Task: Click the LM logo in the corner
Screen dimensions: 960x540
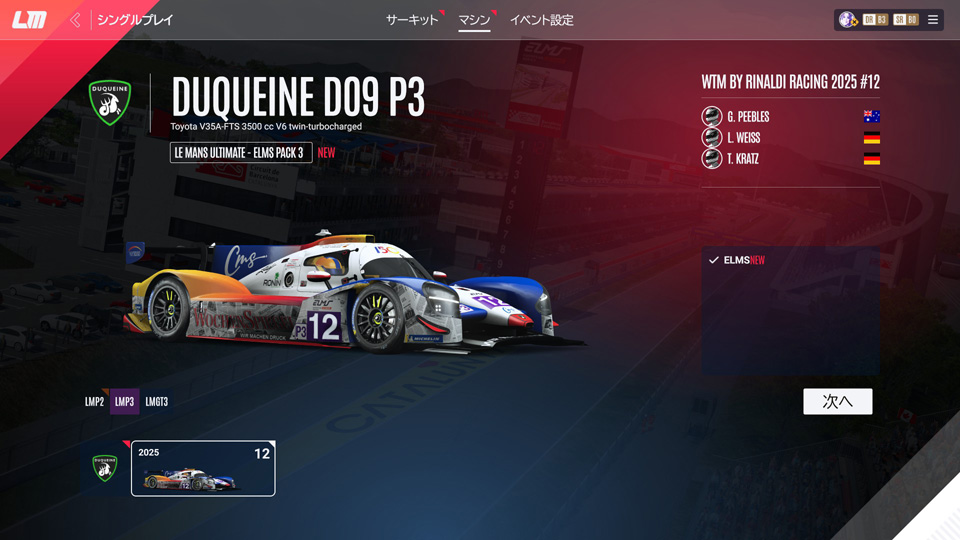Action: click(x=29, y=20)
